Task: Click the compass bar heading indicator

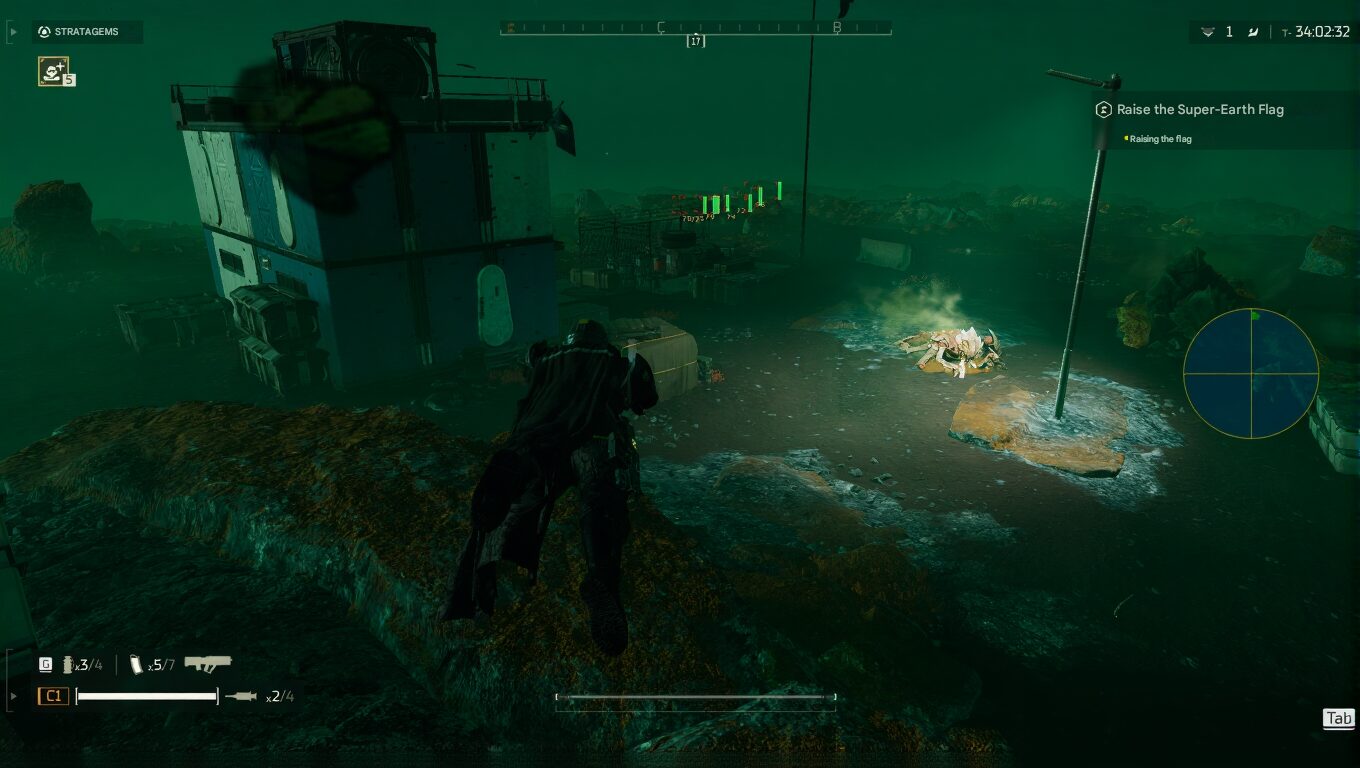Action: click(695, 41)
